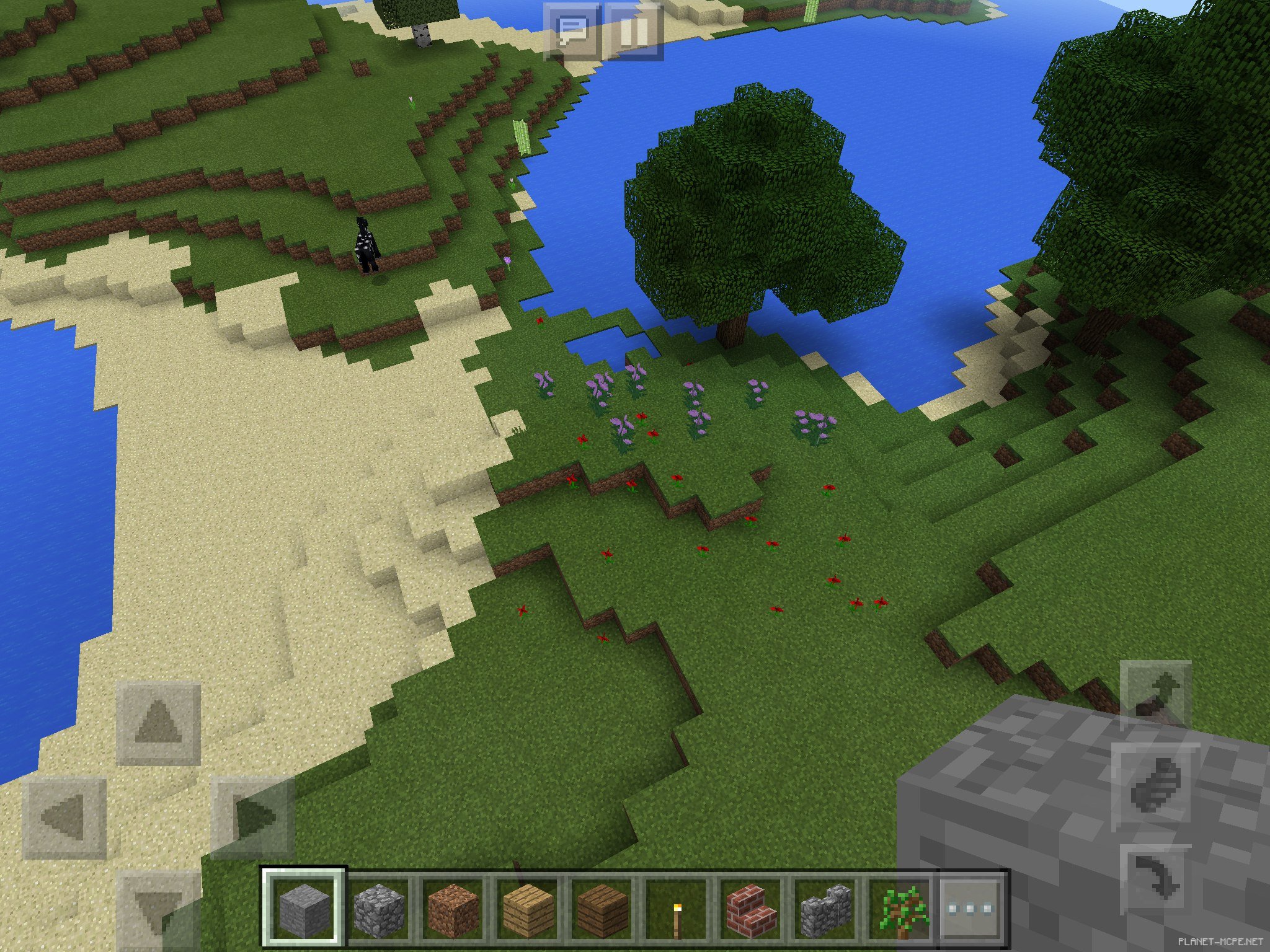Viewport: 1270px width, 952px height.
Task: Tap the move forward arrow on D-pad
Action: click(158, 723)
